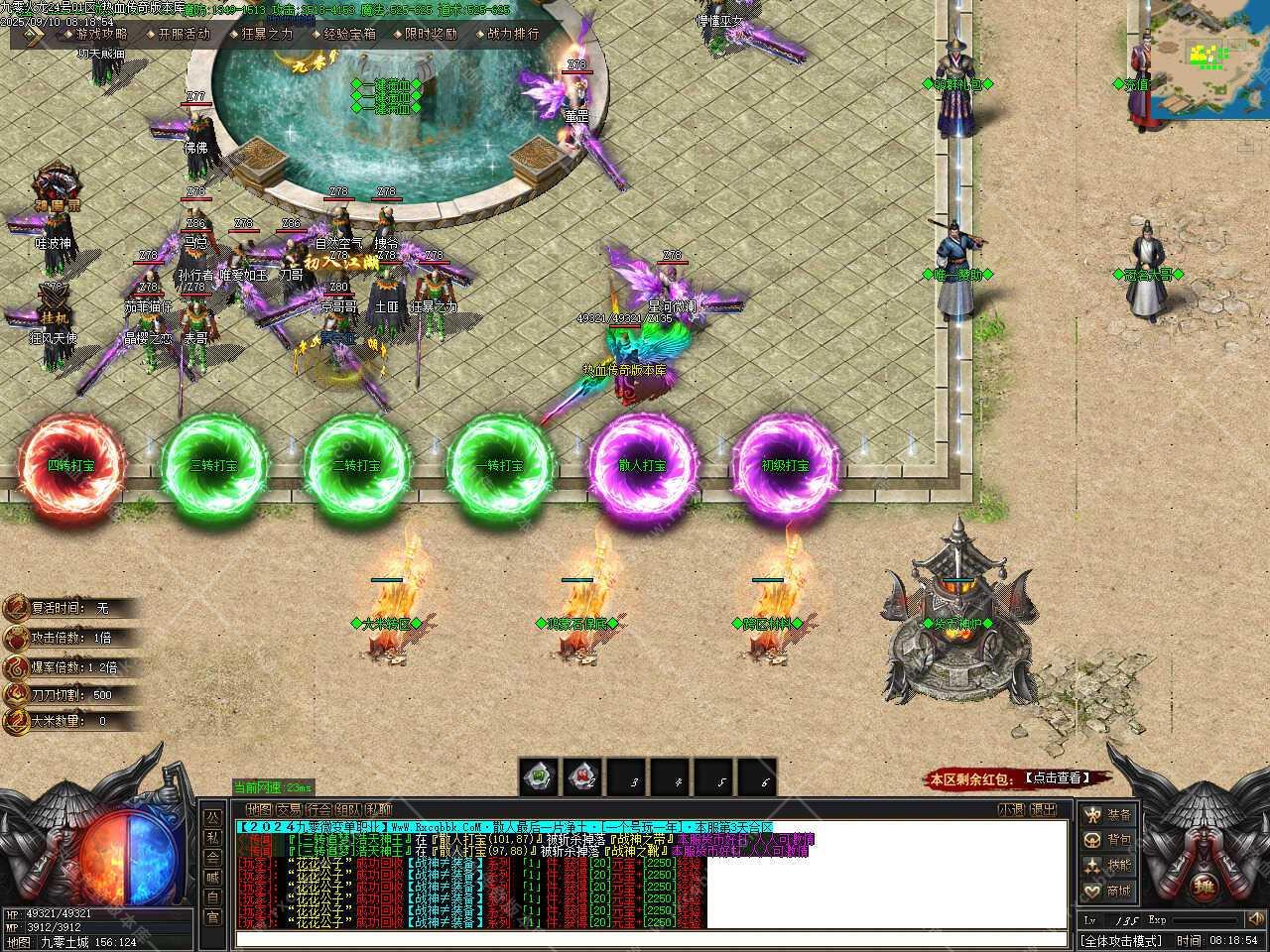Open the 背包 backpack
Screen dimensions: 1270x952
(x=1107, y=840)
